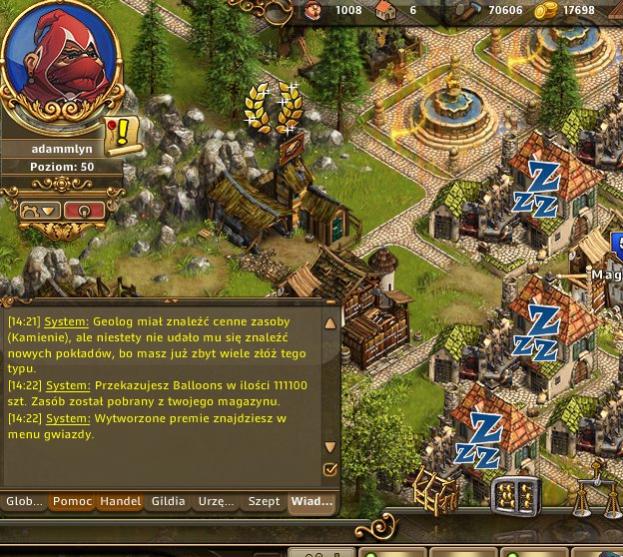Click the first System sender link

pyautogui.click(x=67, y=323)
